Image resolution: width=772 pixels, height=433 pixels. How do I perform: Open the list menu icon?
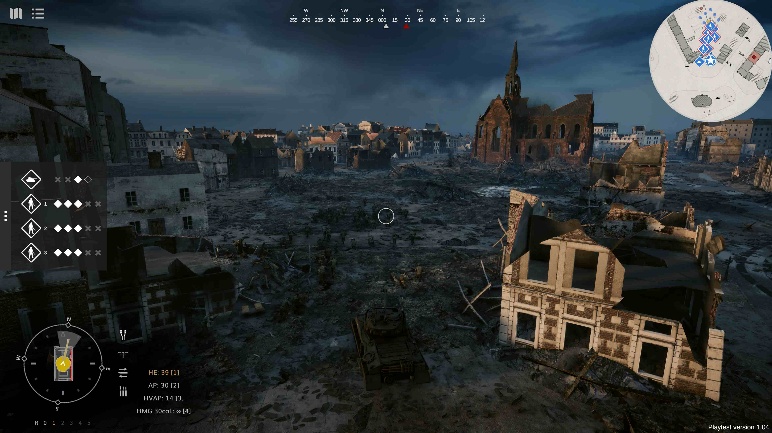click(x=37, y=13)
